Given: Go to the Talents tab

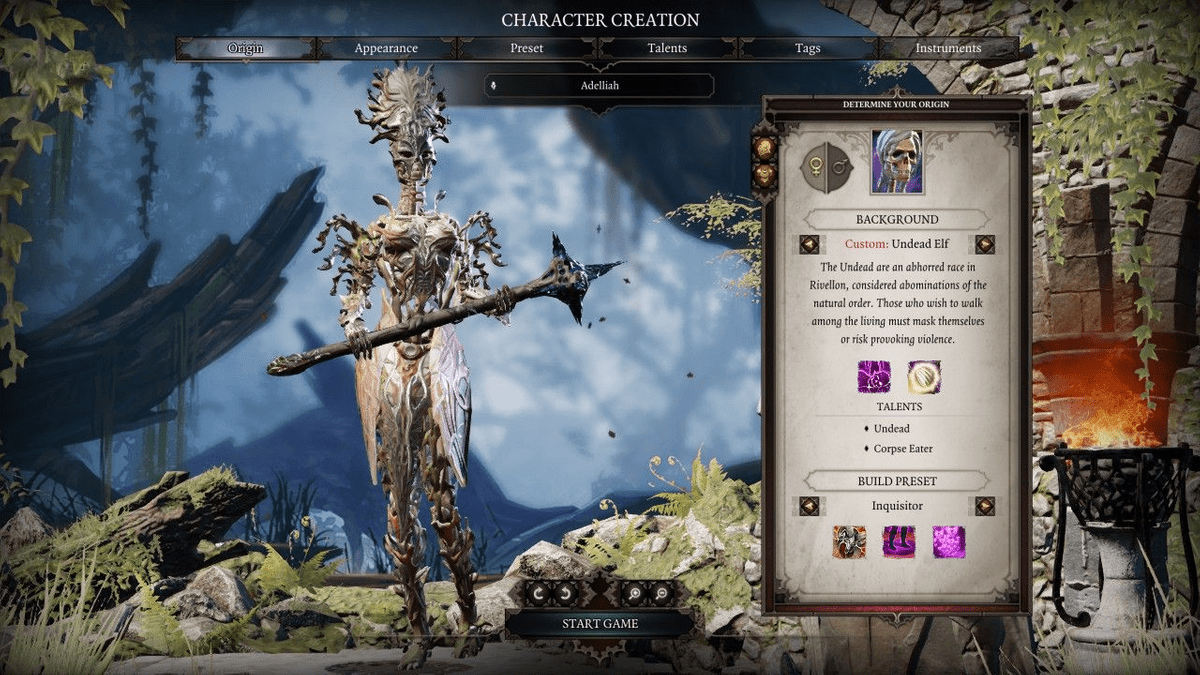Looking at the screenshot, I should (668, 48).
